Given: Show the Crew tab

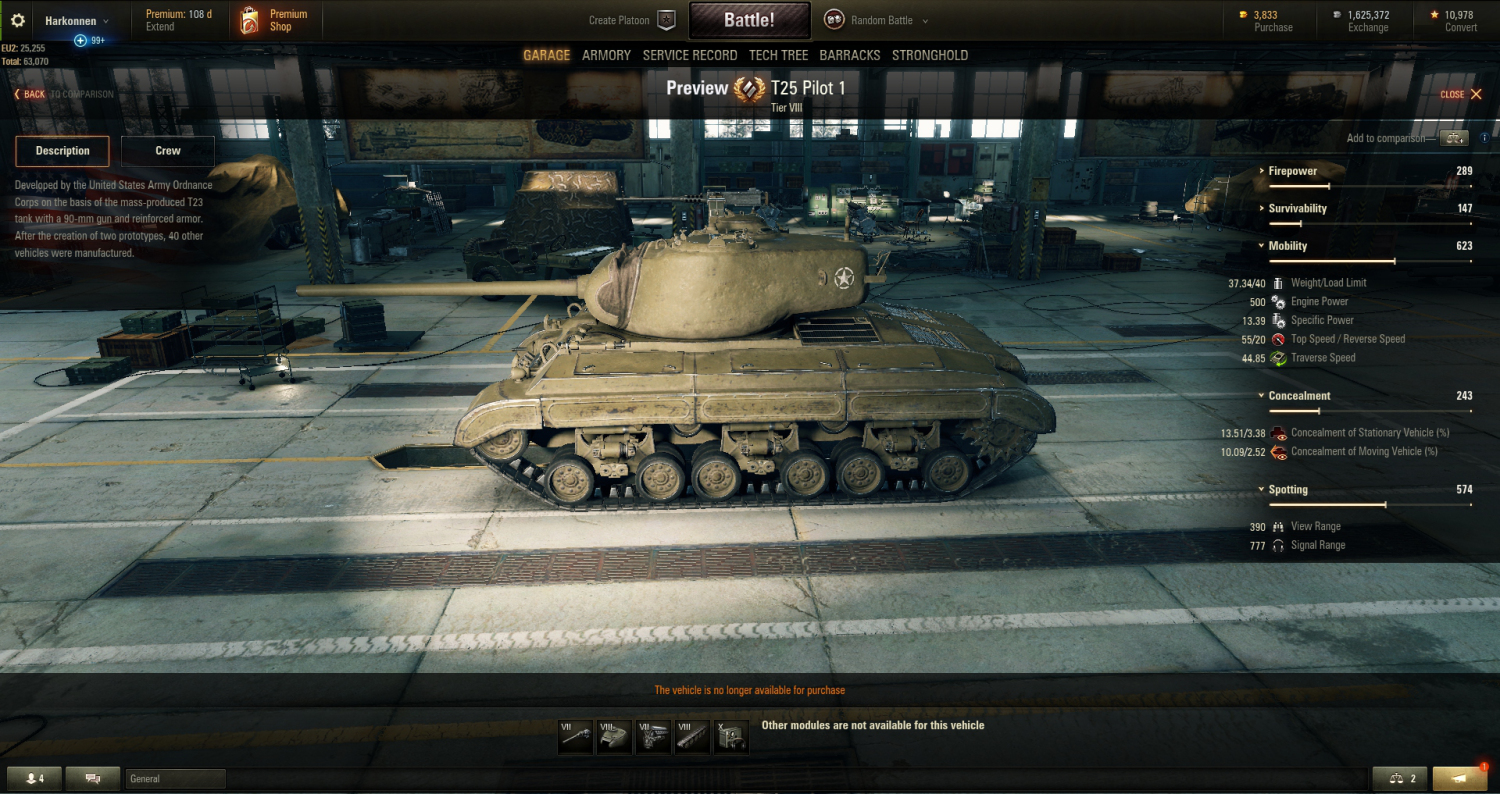Looking at the screenshot, I should pos(168,151).
